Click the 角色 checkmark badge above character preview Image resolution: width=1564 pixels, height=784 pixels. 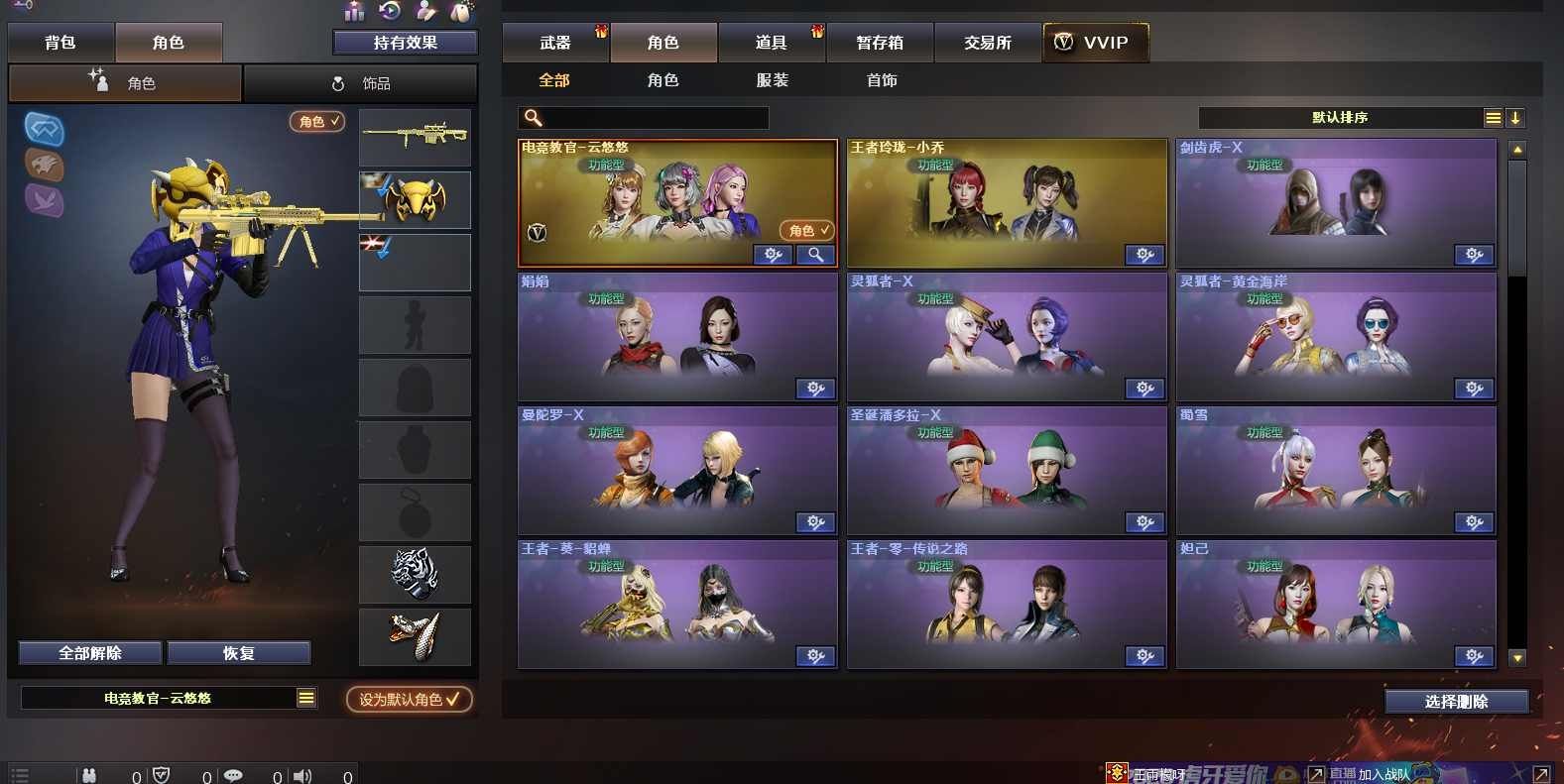[315, 121]
